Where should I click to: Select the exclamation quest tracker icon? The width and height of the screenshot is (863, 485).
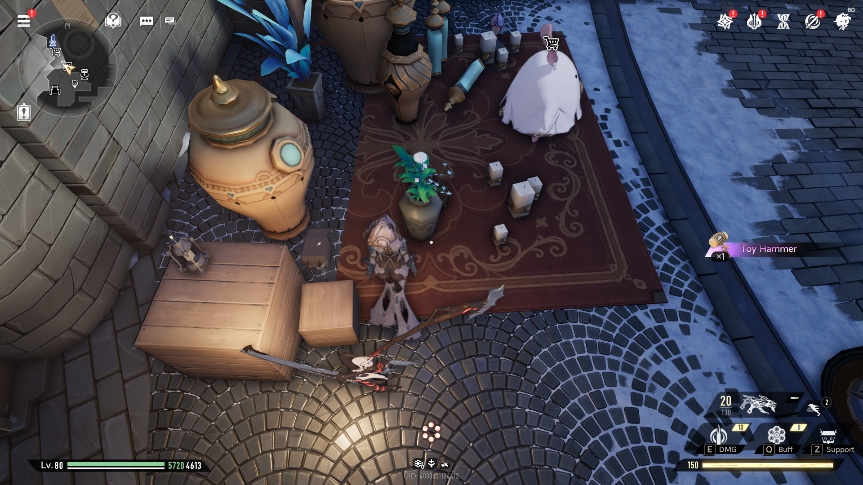coord(24,113)
